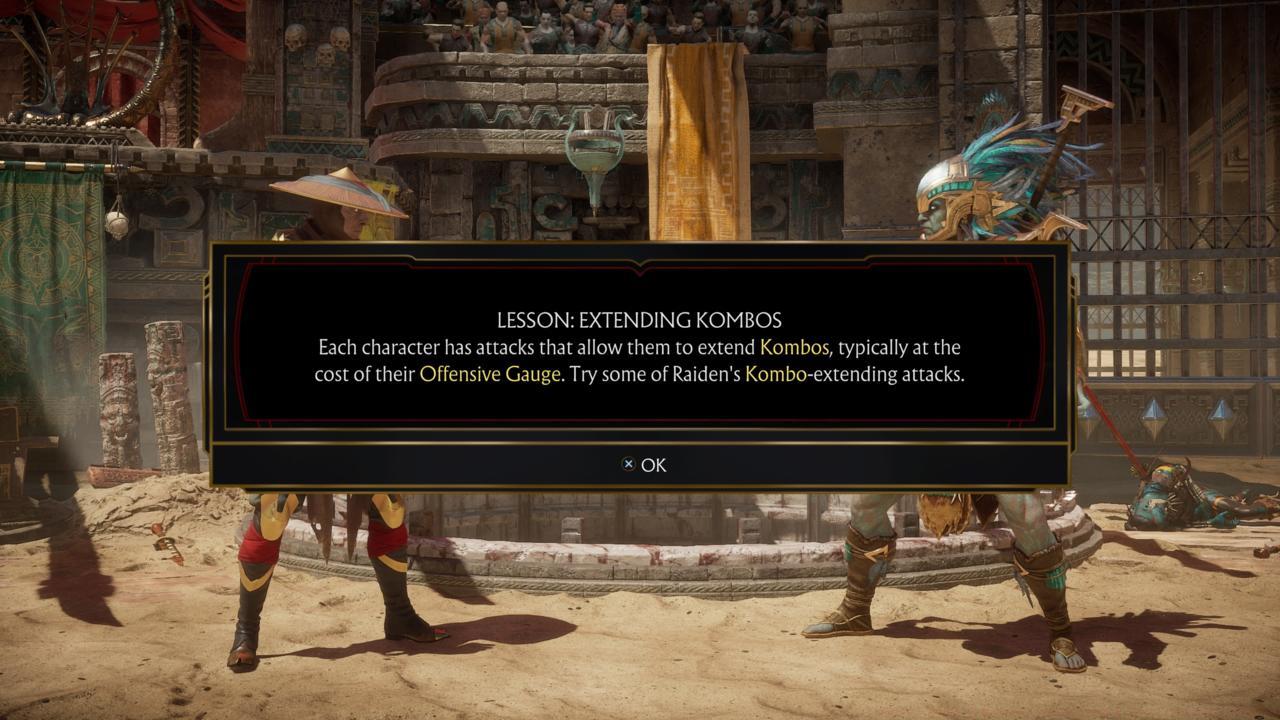The image size is (1280, 720).
Task: Click the circular PlayStation button symbol
Action: coord(627,465)
